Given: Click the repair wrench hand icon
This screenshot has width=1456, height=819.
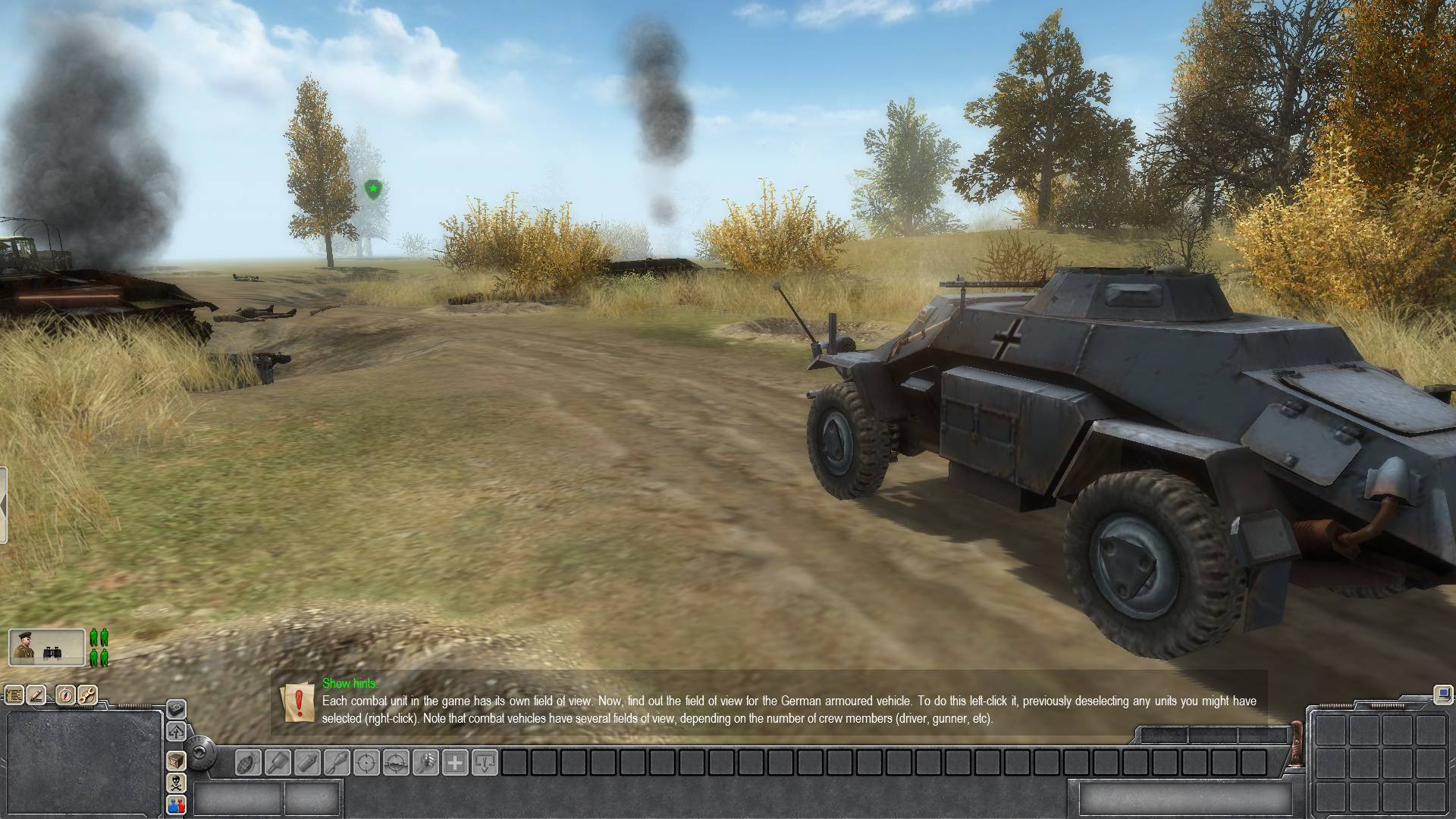Looking at the screenshot, I should [x=425, y=762].
